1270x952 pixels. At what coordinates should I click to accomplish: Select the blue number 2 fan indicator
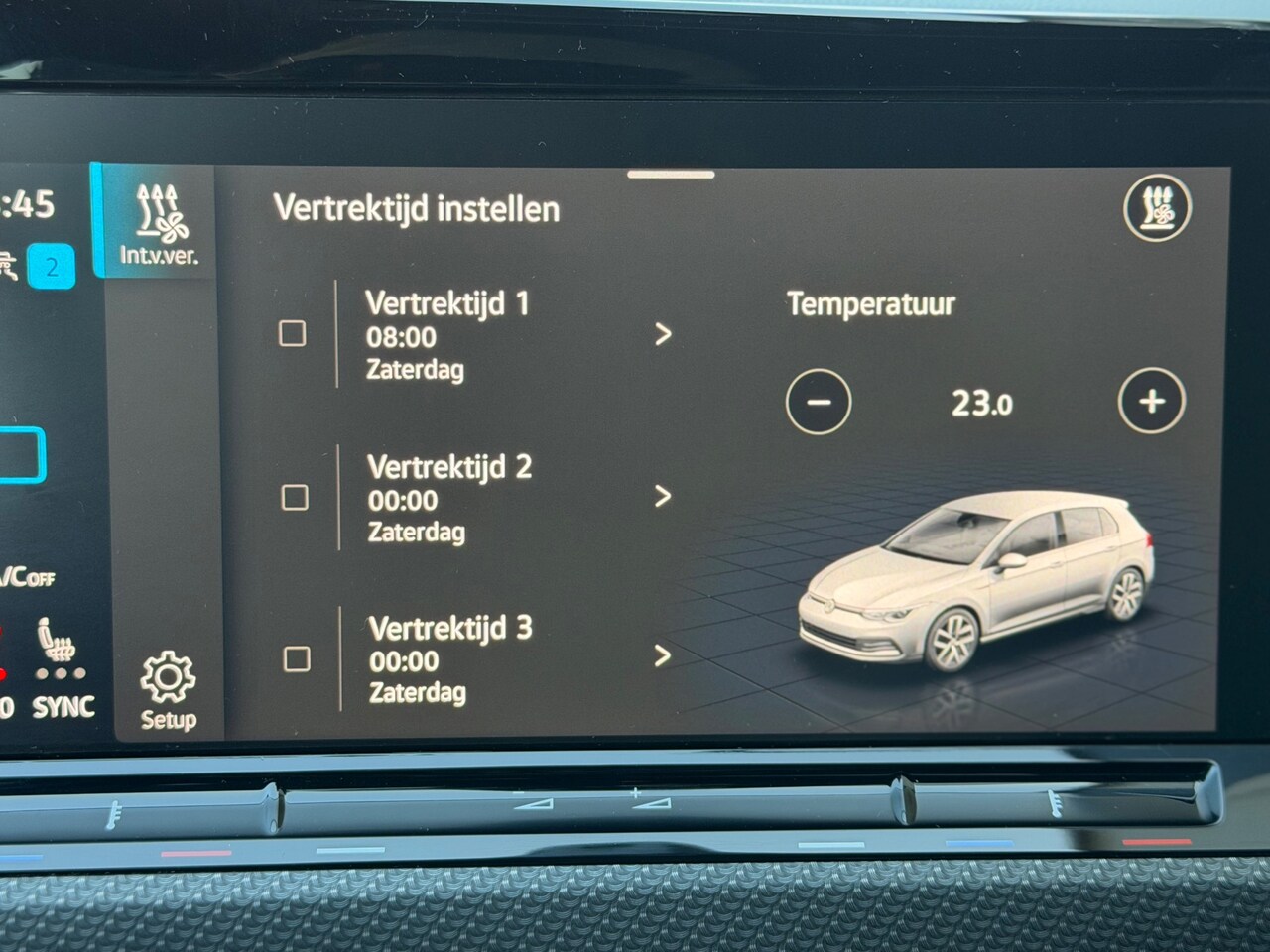click(52, 266)
